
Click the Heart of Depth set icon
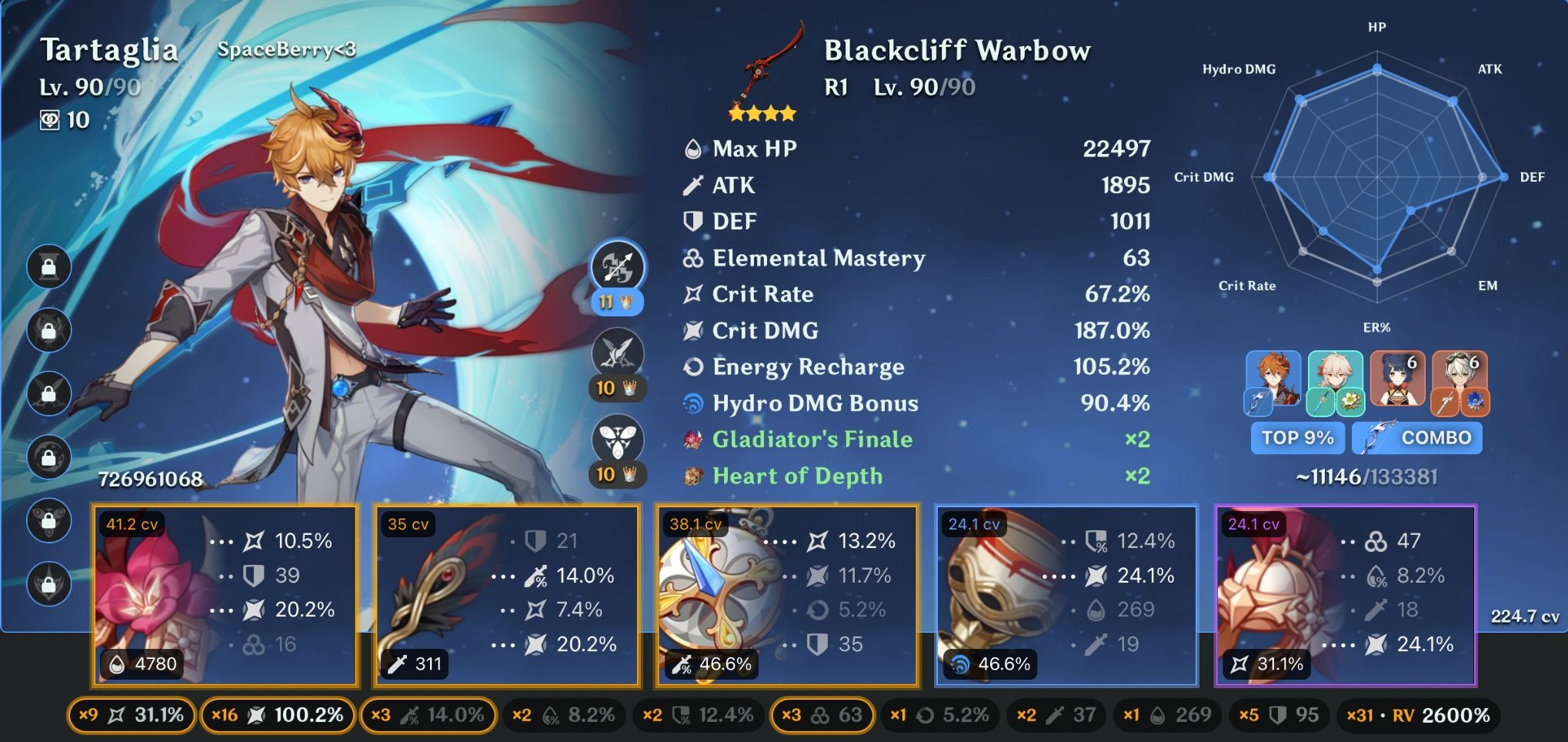point(692,476)
